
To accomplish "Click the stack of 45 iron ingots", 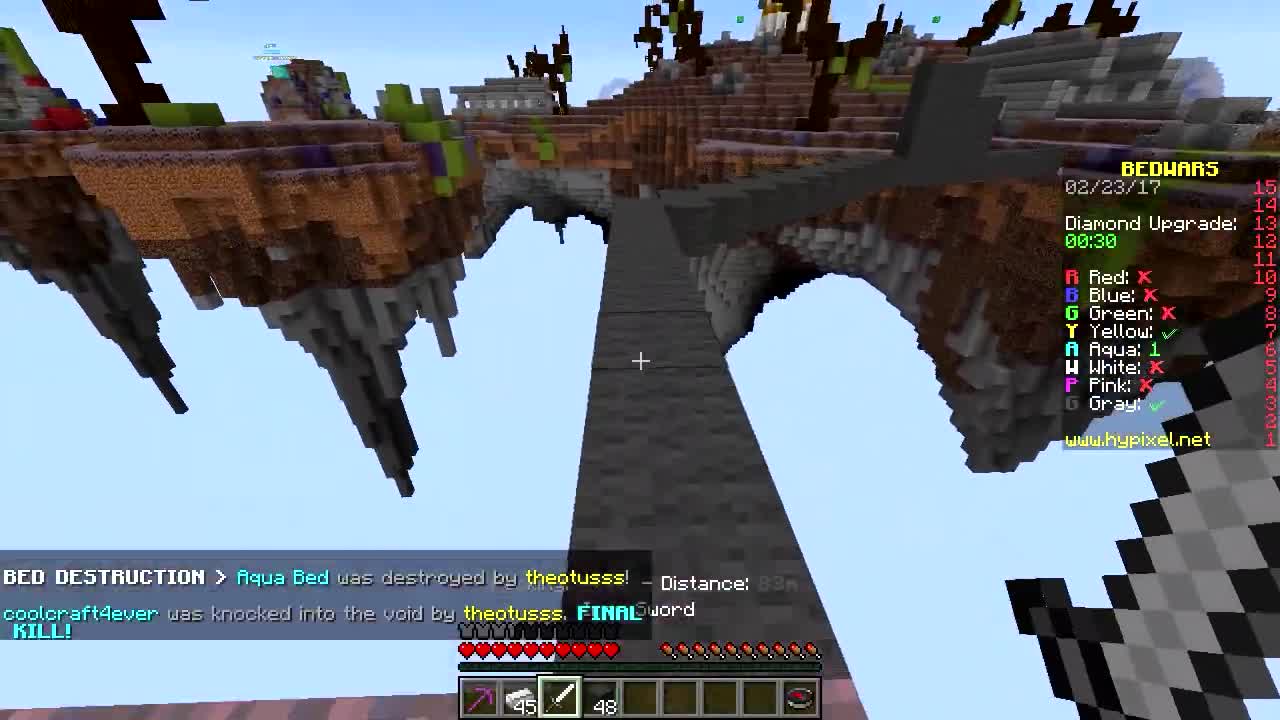I will pyautogui.click(x=519, y=697).
